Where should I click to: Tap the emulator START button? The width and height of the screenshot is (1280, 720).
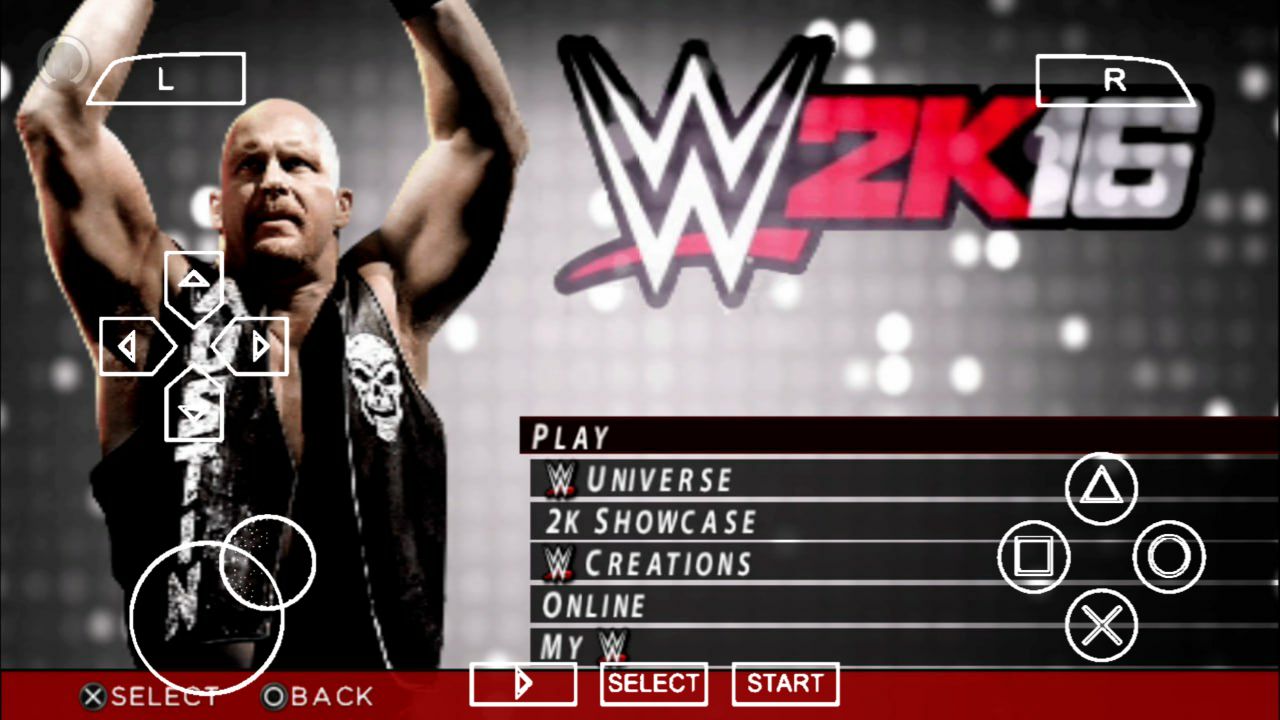785,684
